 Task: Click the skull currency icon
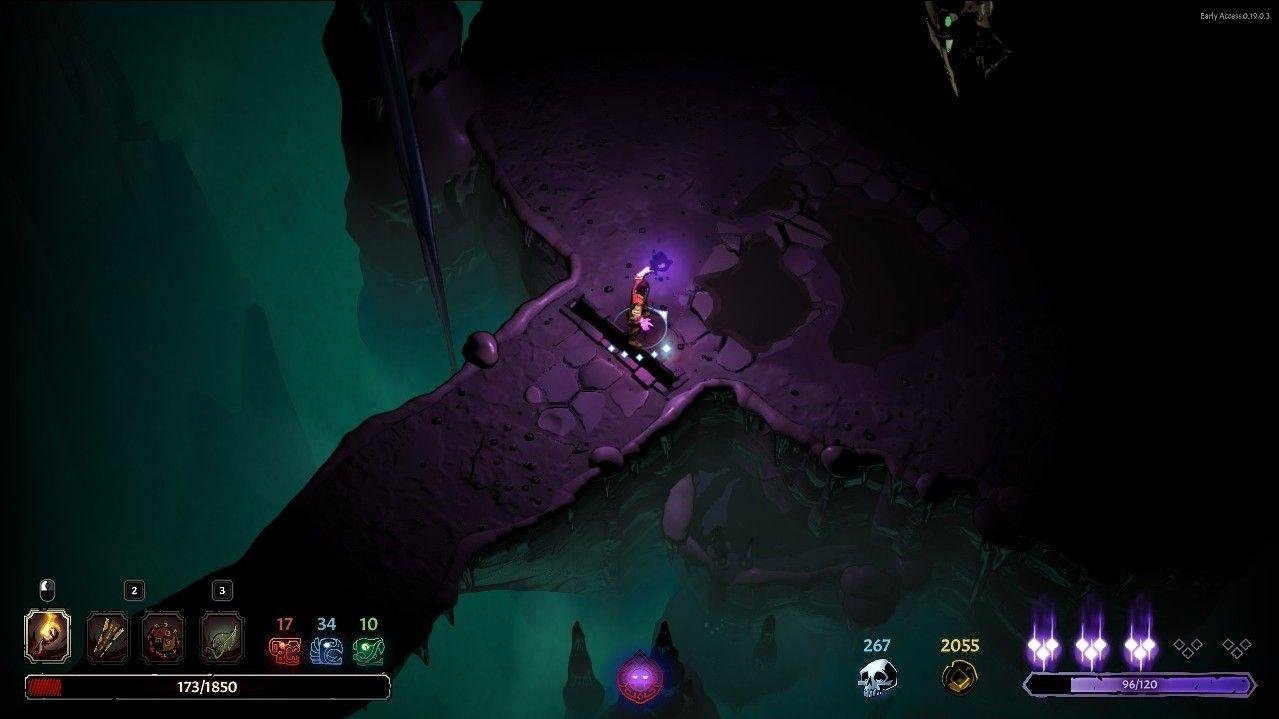pyautogui.click(x=877, y=677)
